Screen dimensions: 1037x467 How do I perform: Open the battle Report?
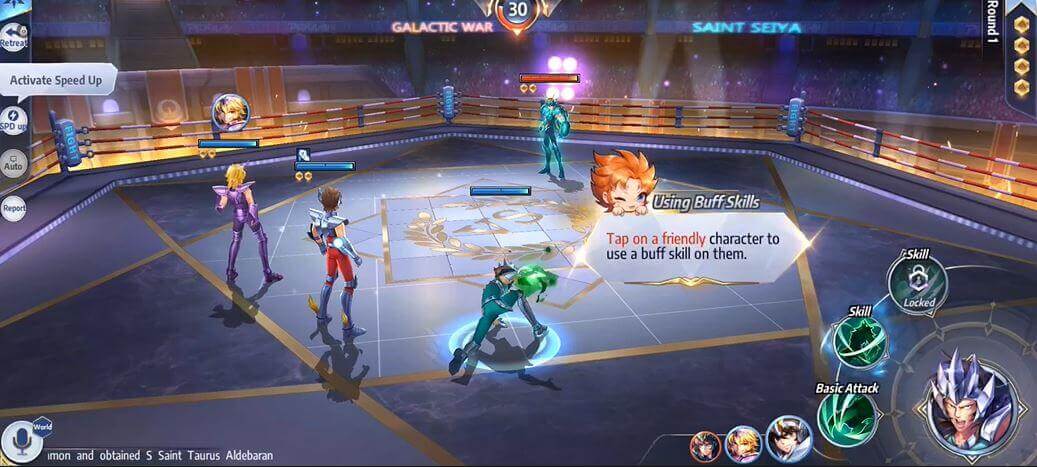click(14, 208)
